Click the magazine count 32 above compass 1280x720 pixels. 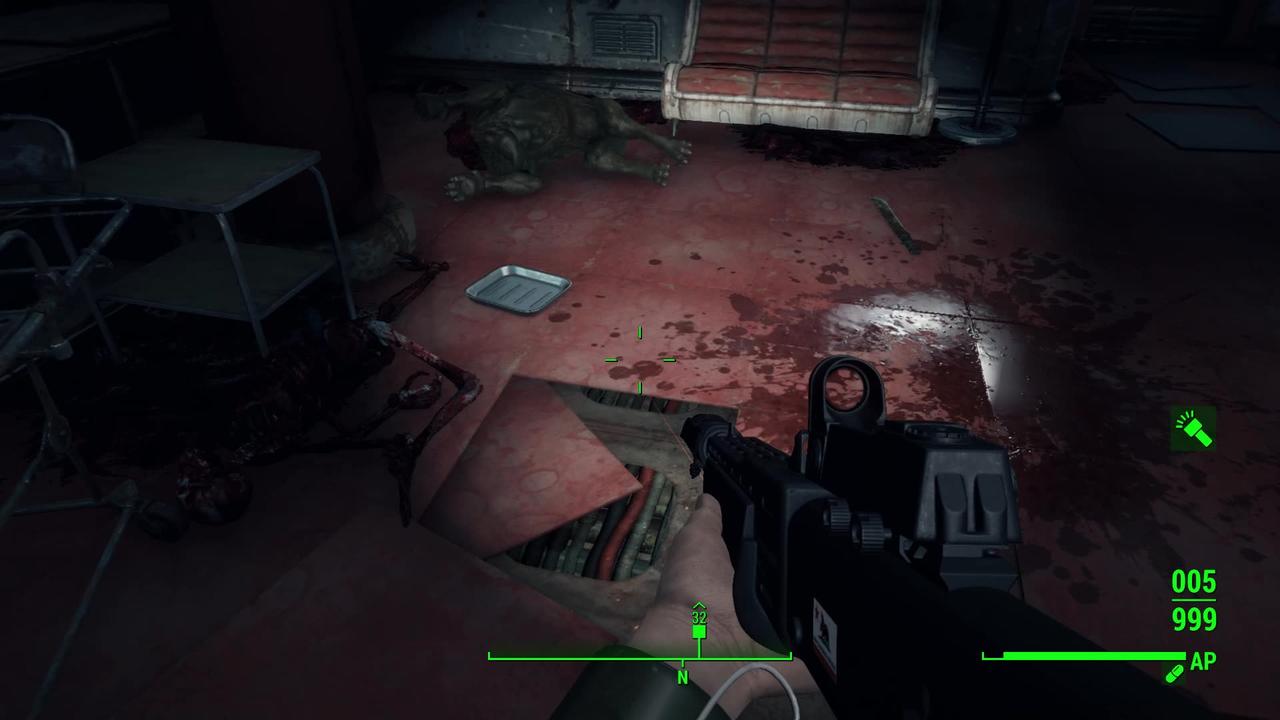click(x=697, y=619)
